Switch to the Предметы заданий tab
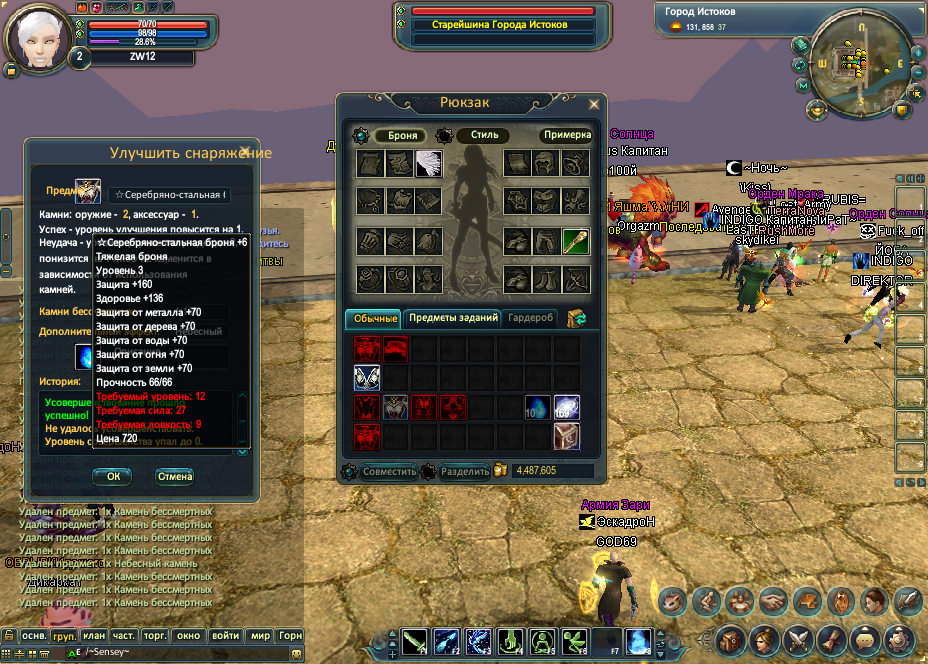This screenshot has width=928, height=664. coord(453,318)
